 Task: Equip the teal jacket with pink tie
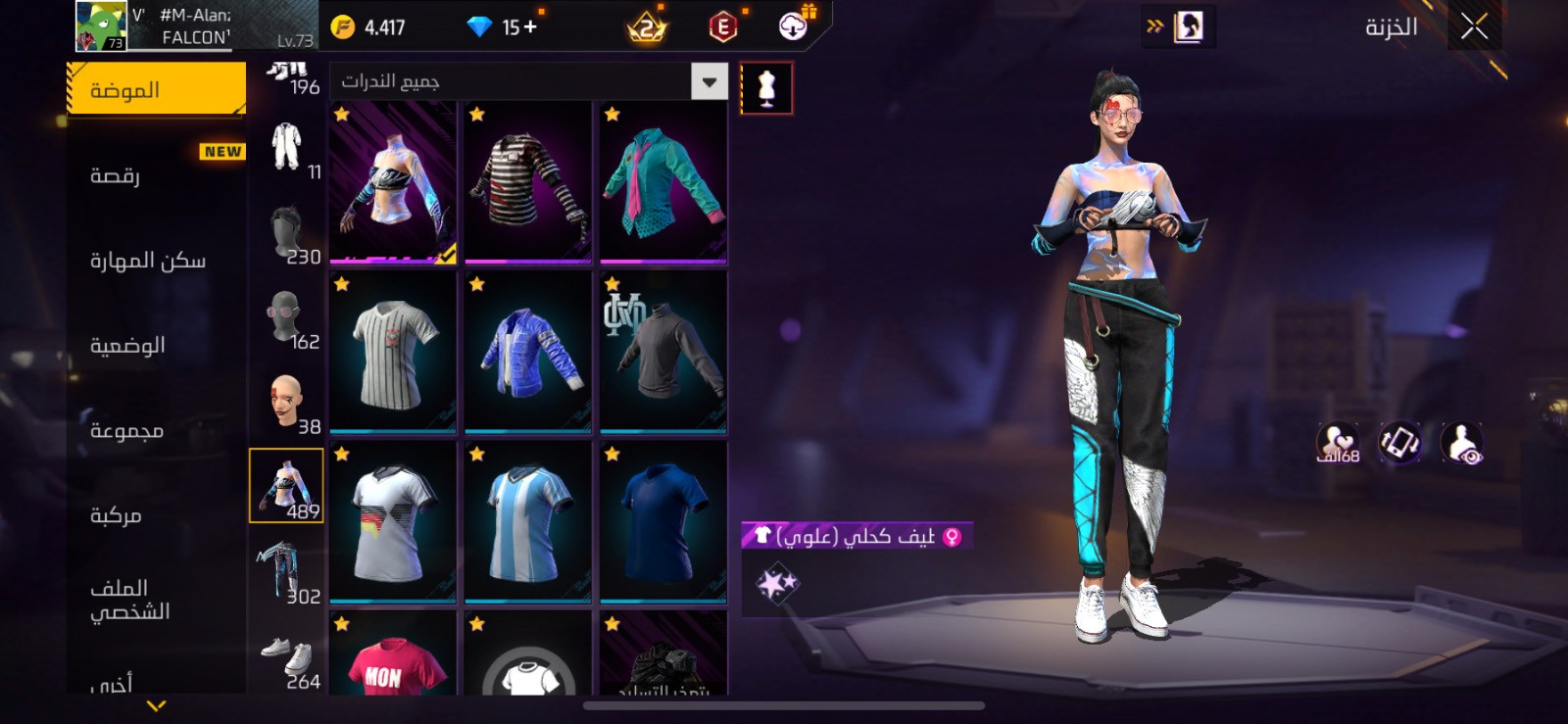pyautogui.click(x=662, y=183)
